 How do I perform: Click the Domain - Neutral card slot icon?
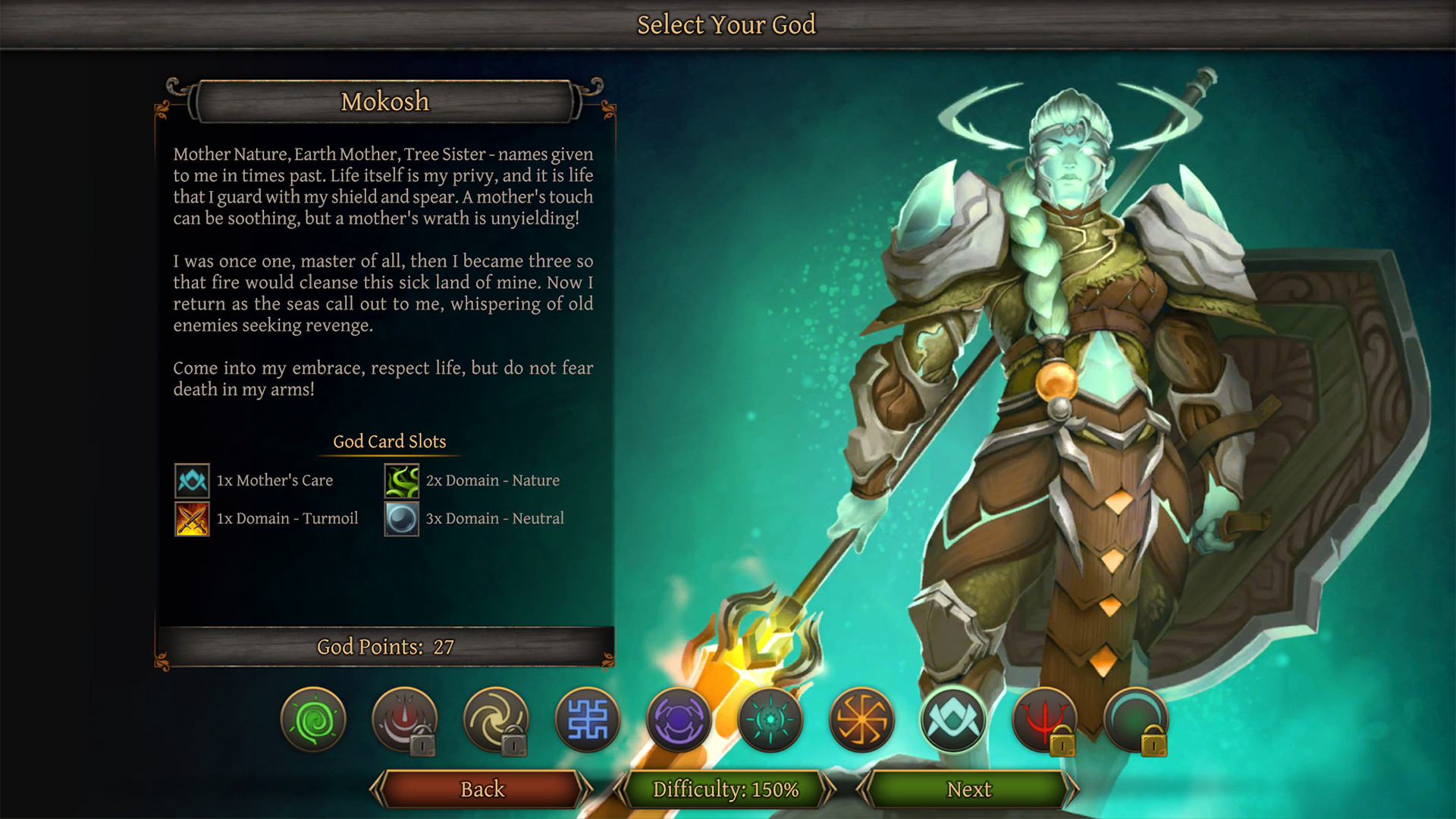point(402,518)
